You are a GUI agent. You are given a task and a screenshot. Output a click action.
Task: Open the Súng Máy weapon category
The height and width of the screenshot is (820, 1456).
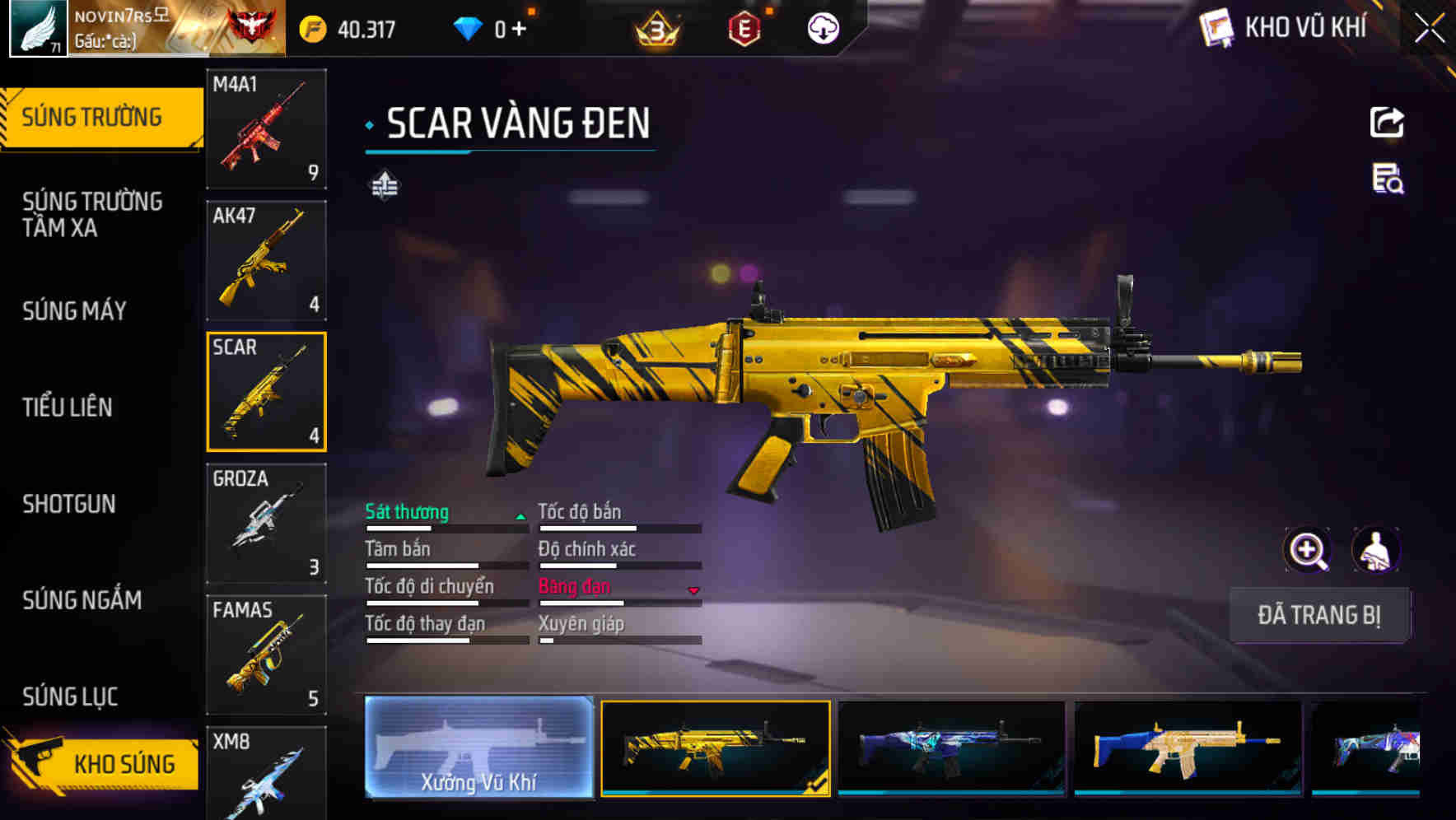click(x=74, y=311)
